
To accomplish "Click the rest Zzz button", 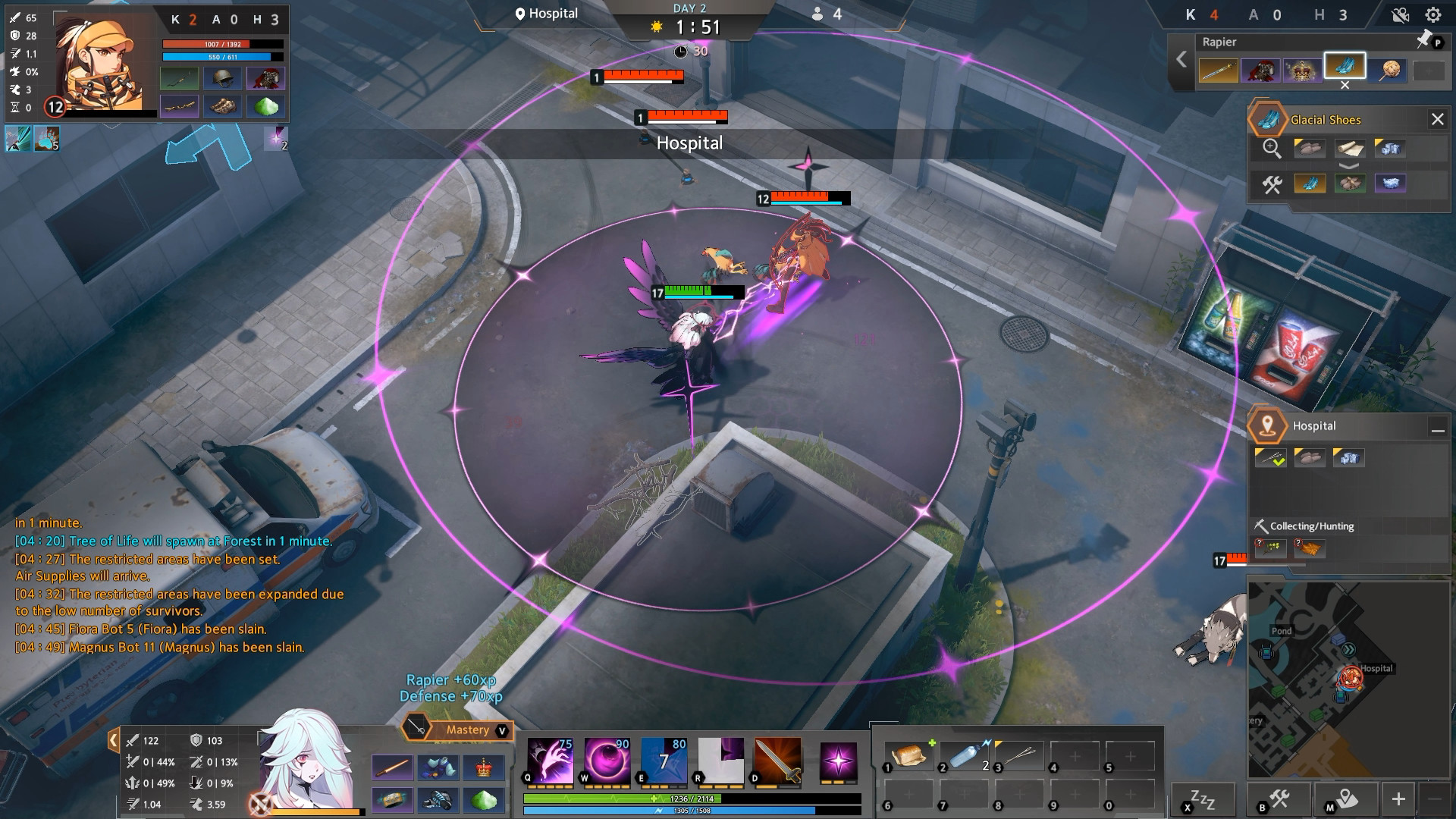I will click(1203, 799).
